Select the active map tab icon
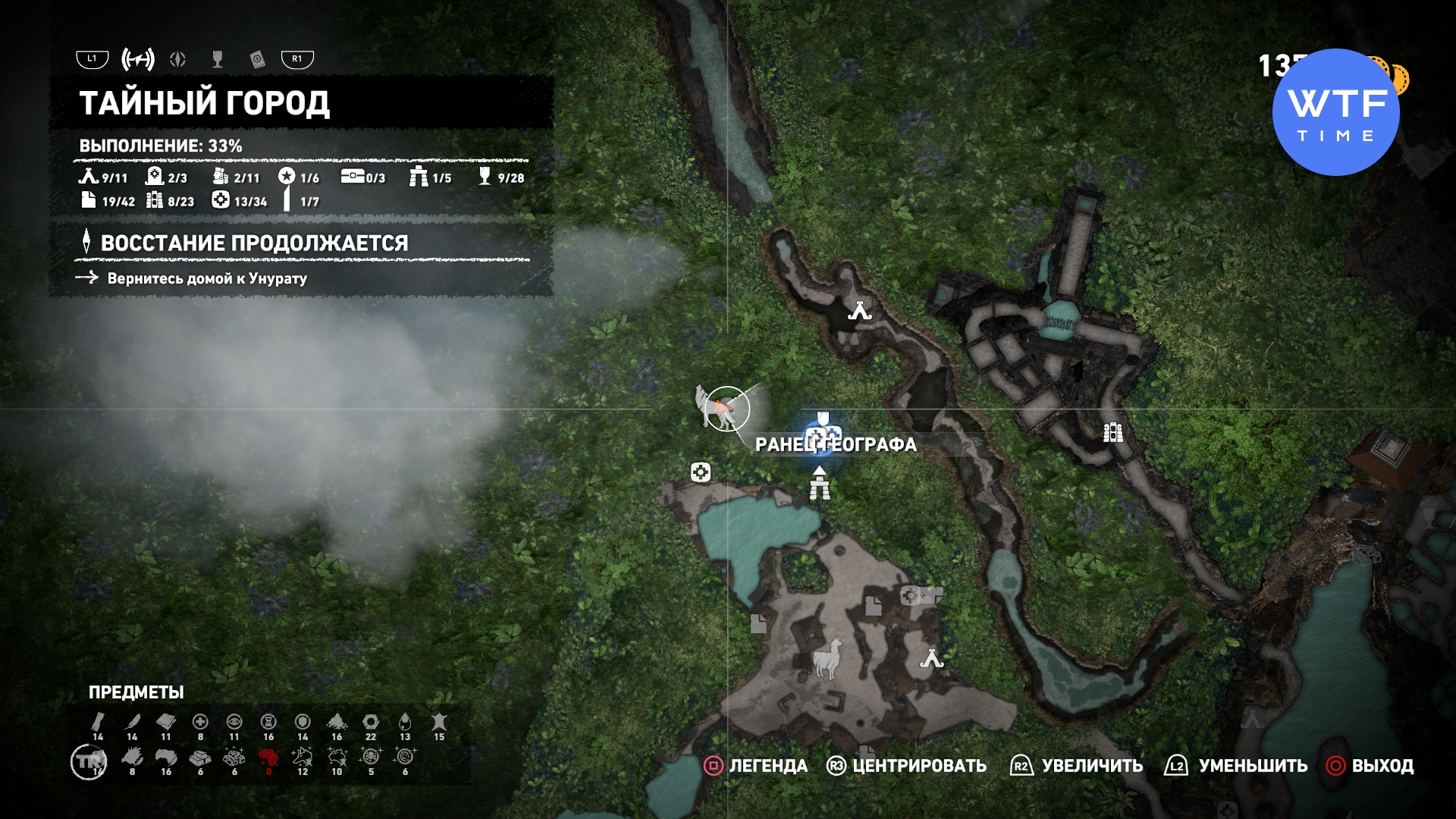The width and height of the screenshot is (1456, 819). (x=138, y=59)
